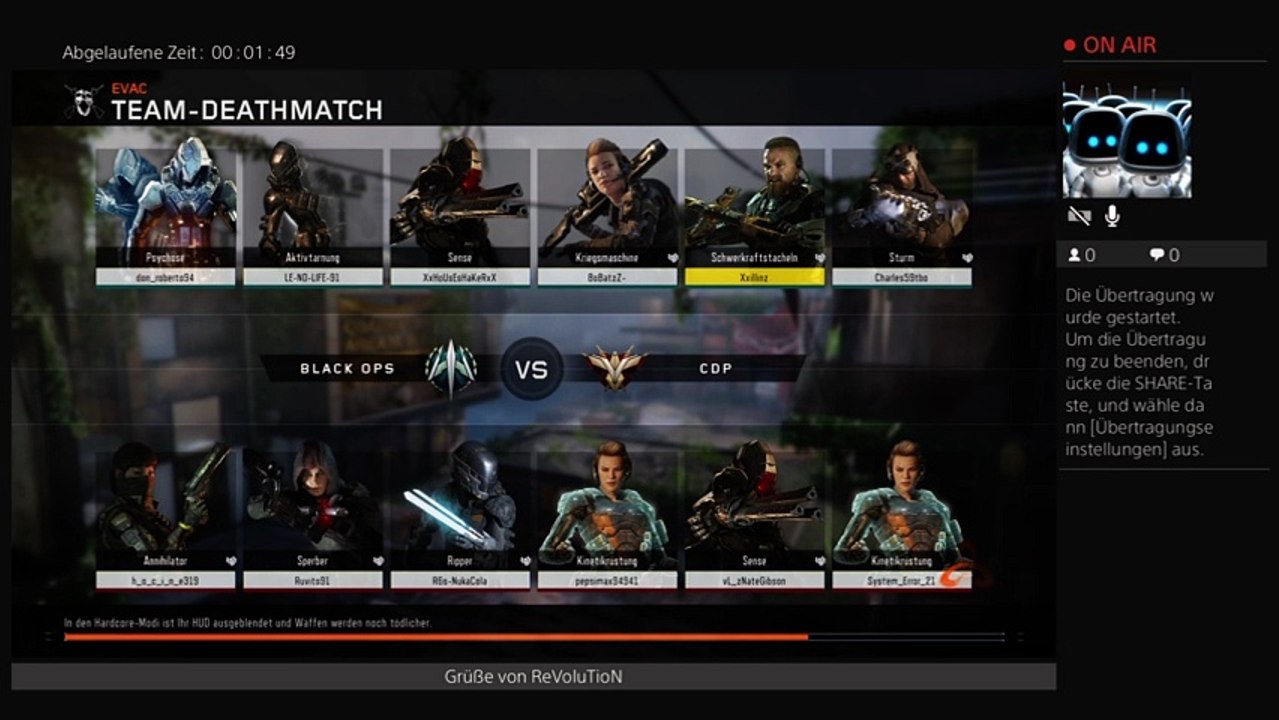Image resolution: width=1279 pixels, height=720 pixels.
Task: Open the robot broadcaster avatar thumbnail
Action: [1127, 141]
